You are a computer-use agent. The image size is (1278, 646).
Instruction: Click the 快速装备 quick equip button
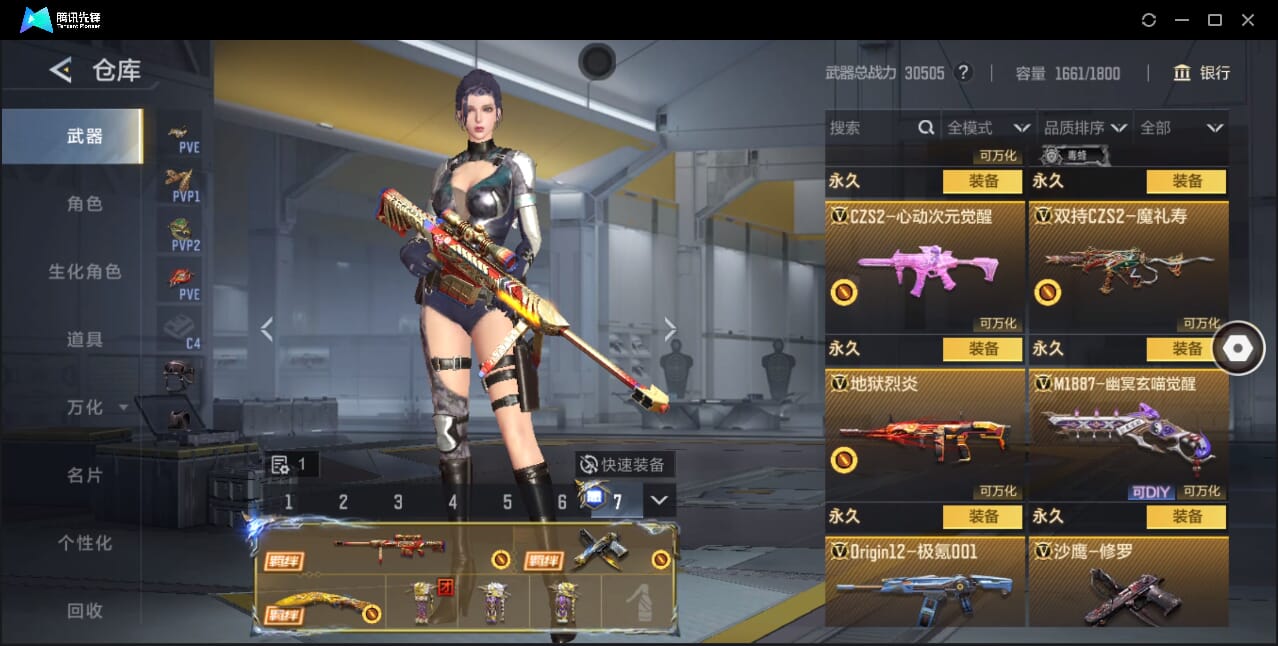click(x=625, y=465)
